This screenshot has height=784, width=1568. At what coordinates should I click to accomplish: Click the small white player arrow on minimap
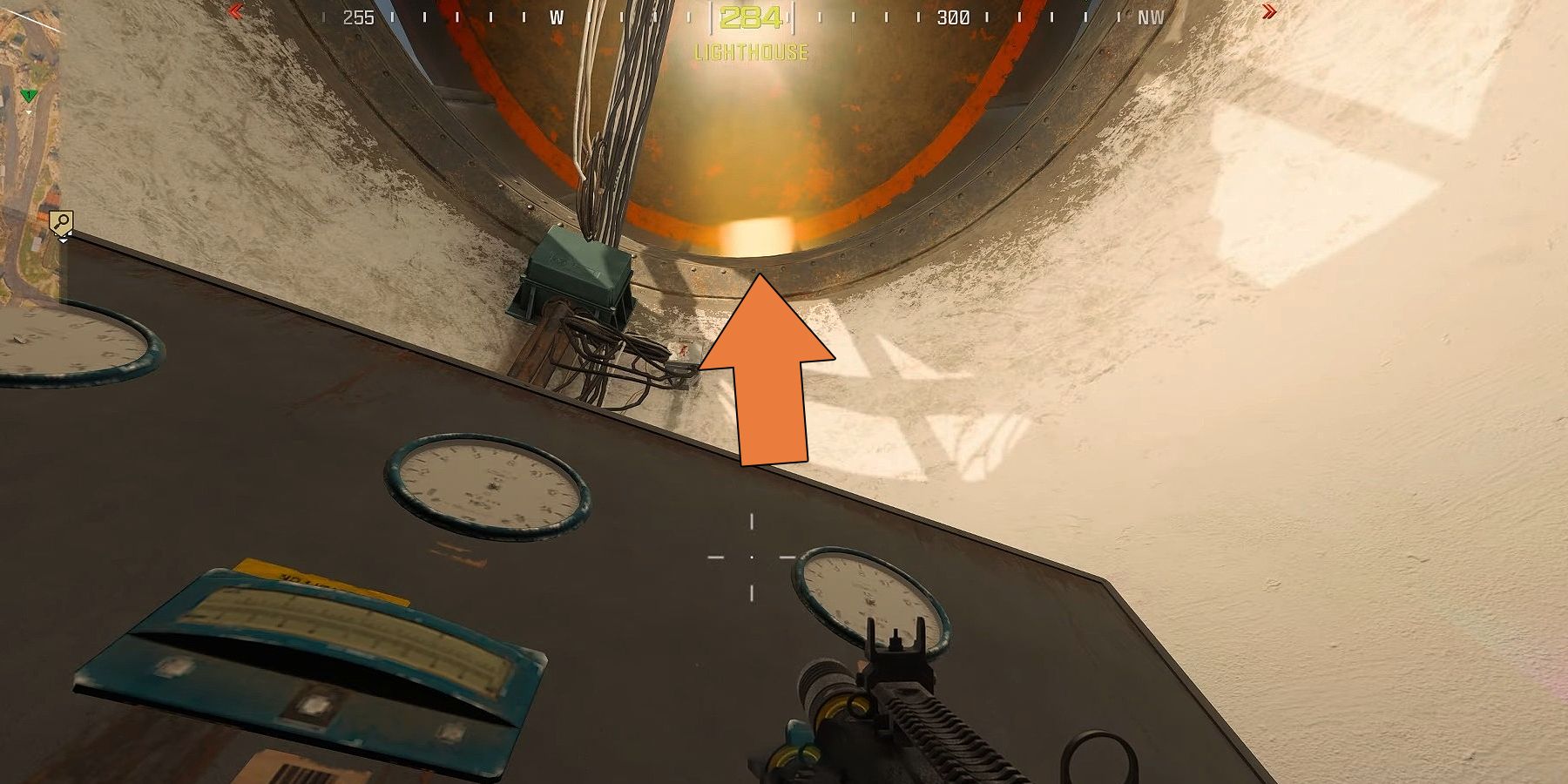(x=30, y=112)
